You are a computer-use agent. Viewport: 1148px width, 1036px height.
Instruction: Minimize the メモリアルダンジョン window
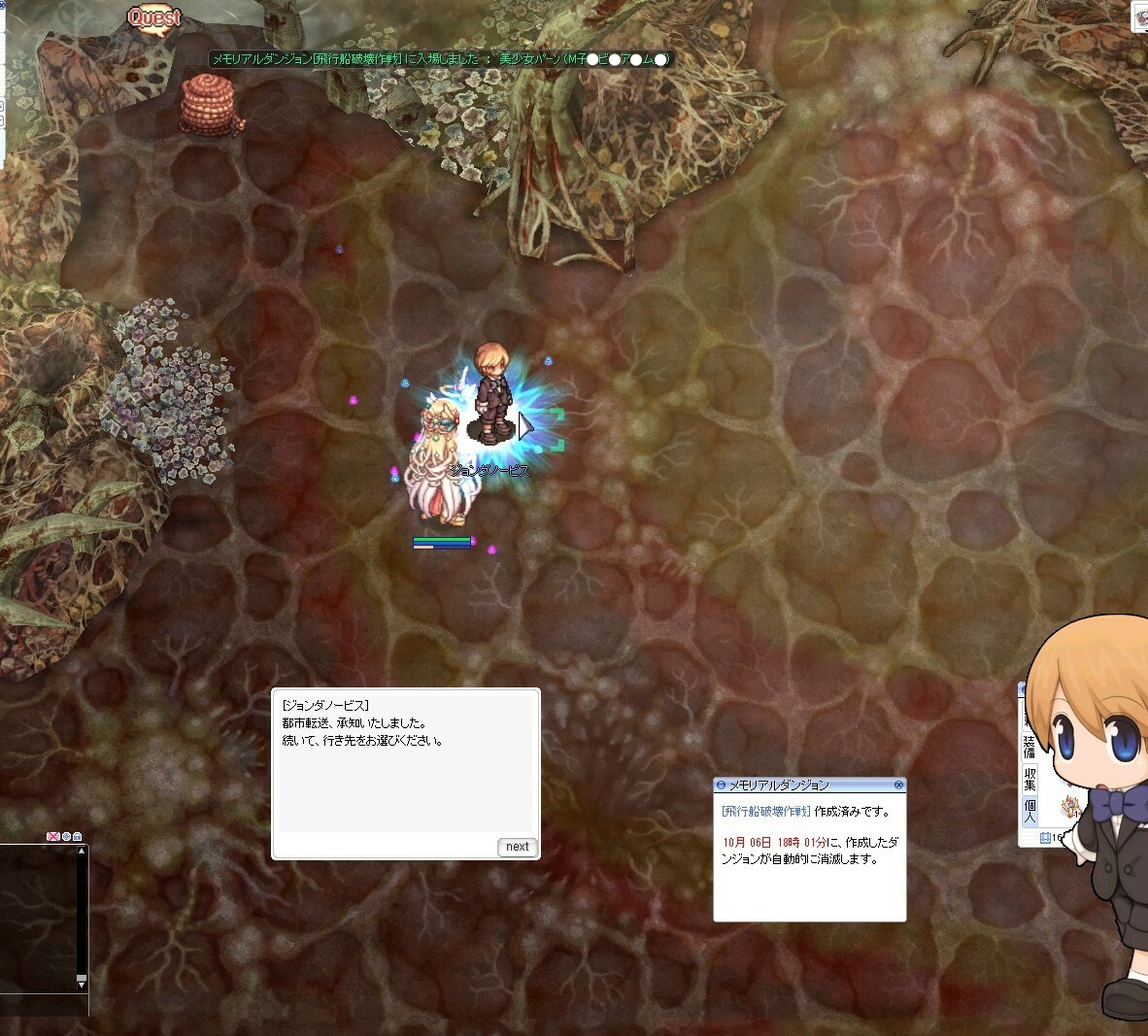pos(721,785)
